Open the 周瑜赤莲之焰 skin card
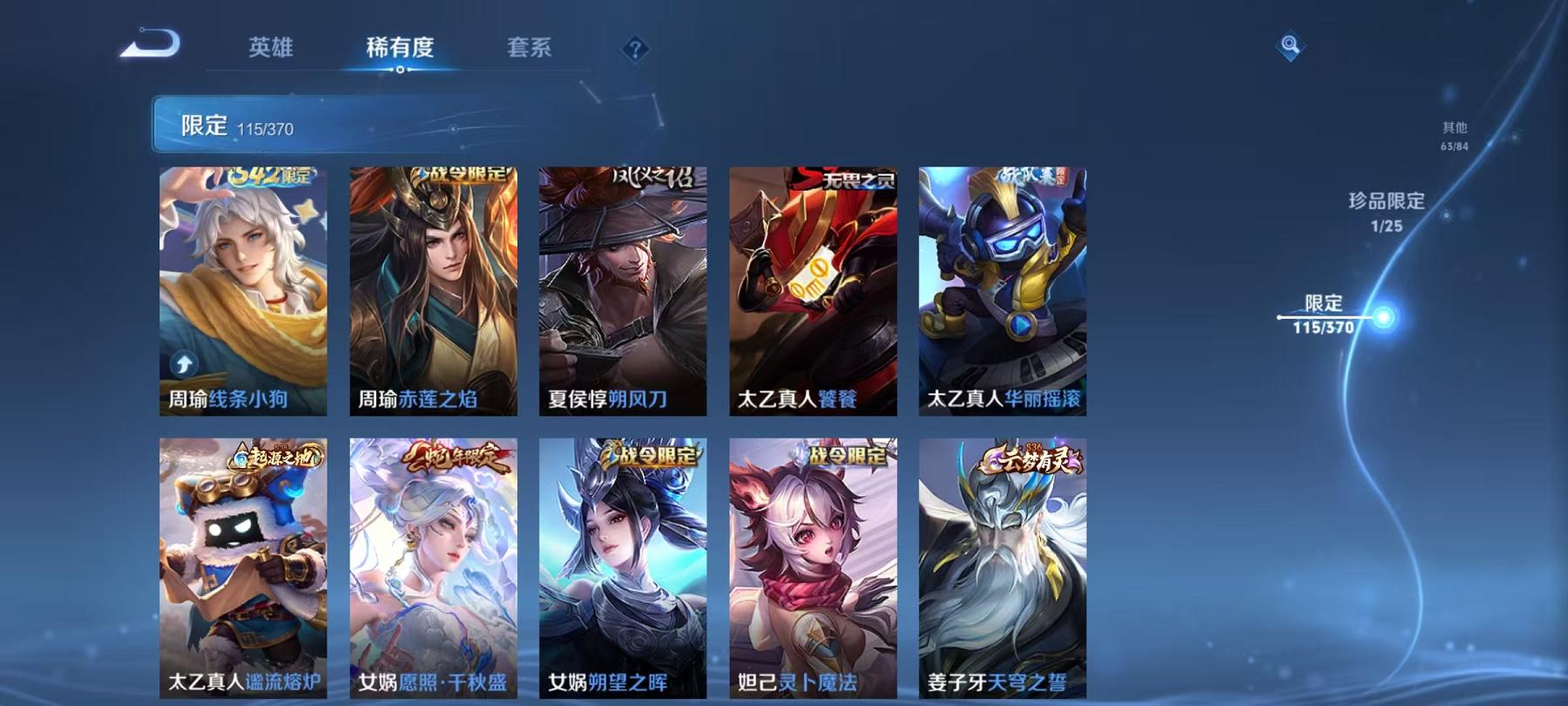The width and height of the screenshot is (1568, 706). [431, 288]
